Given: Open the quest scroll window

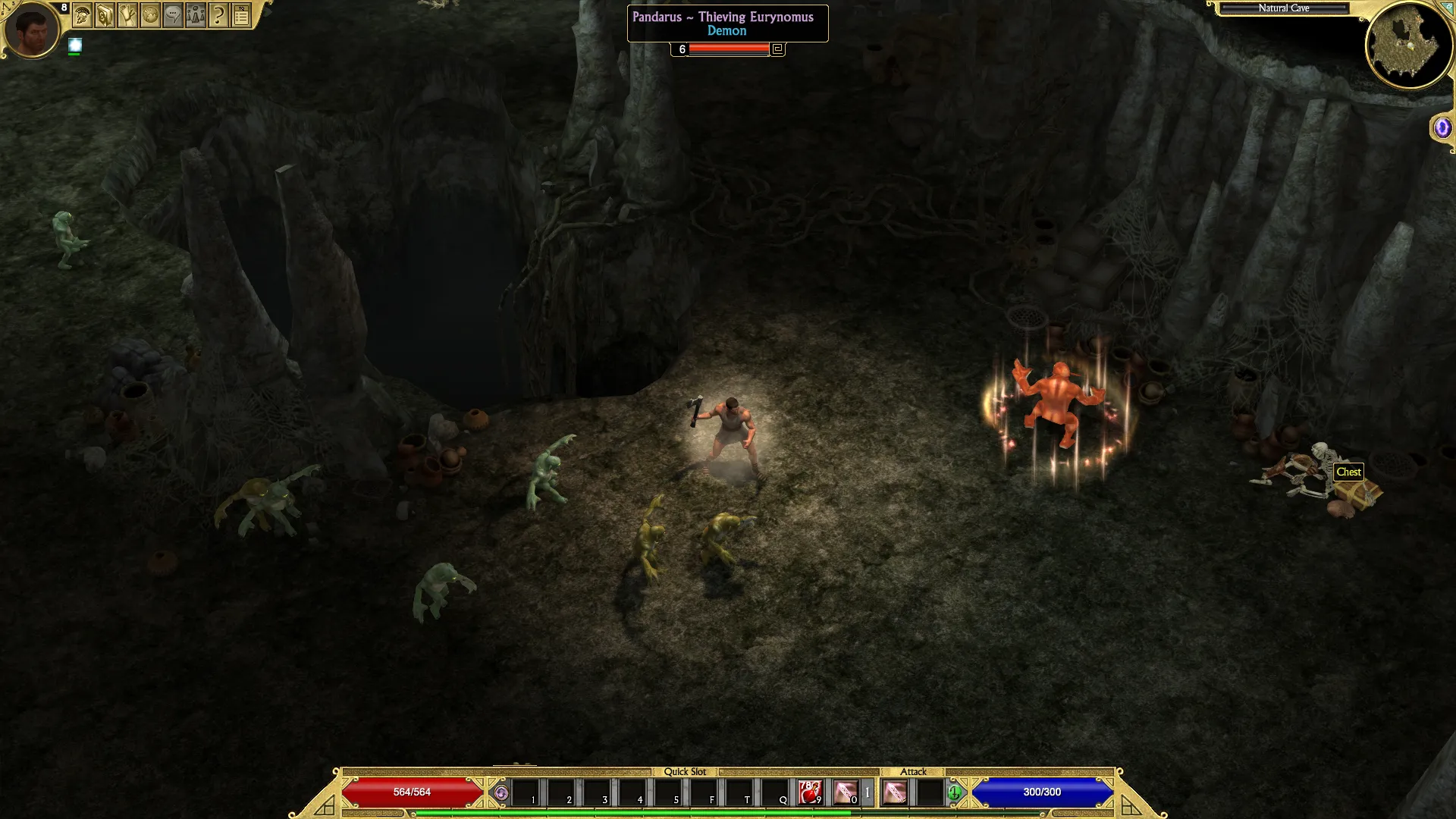Looking at the screenshot, I should (127, 15).
